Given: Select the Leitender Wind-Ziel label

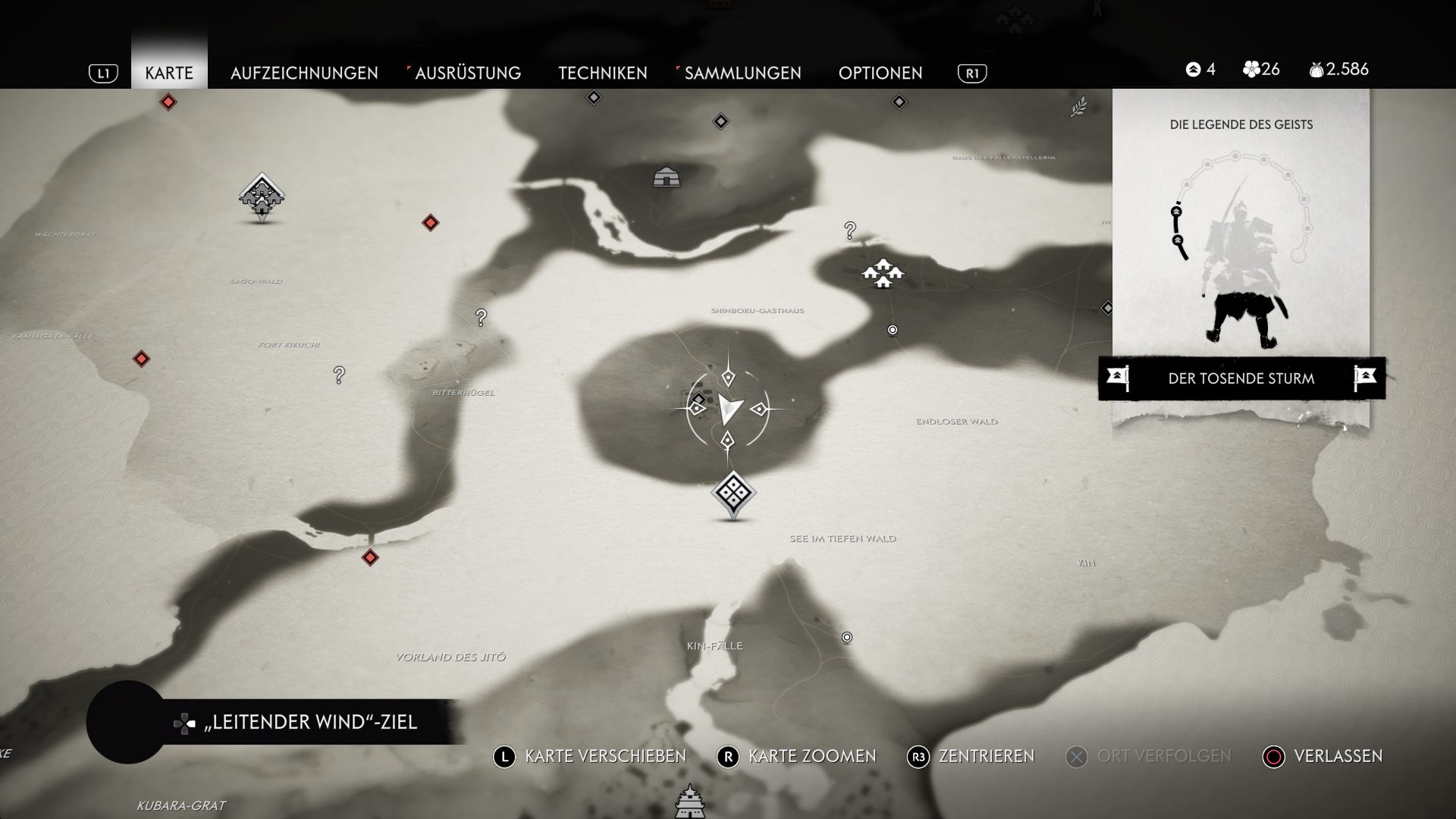Looking at the screenshot, I should tap(311, 722).
